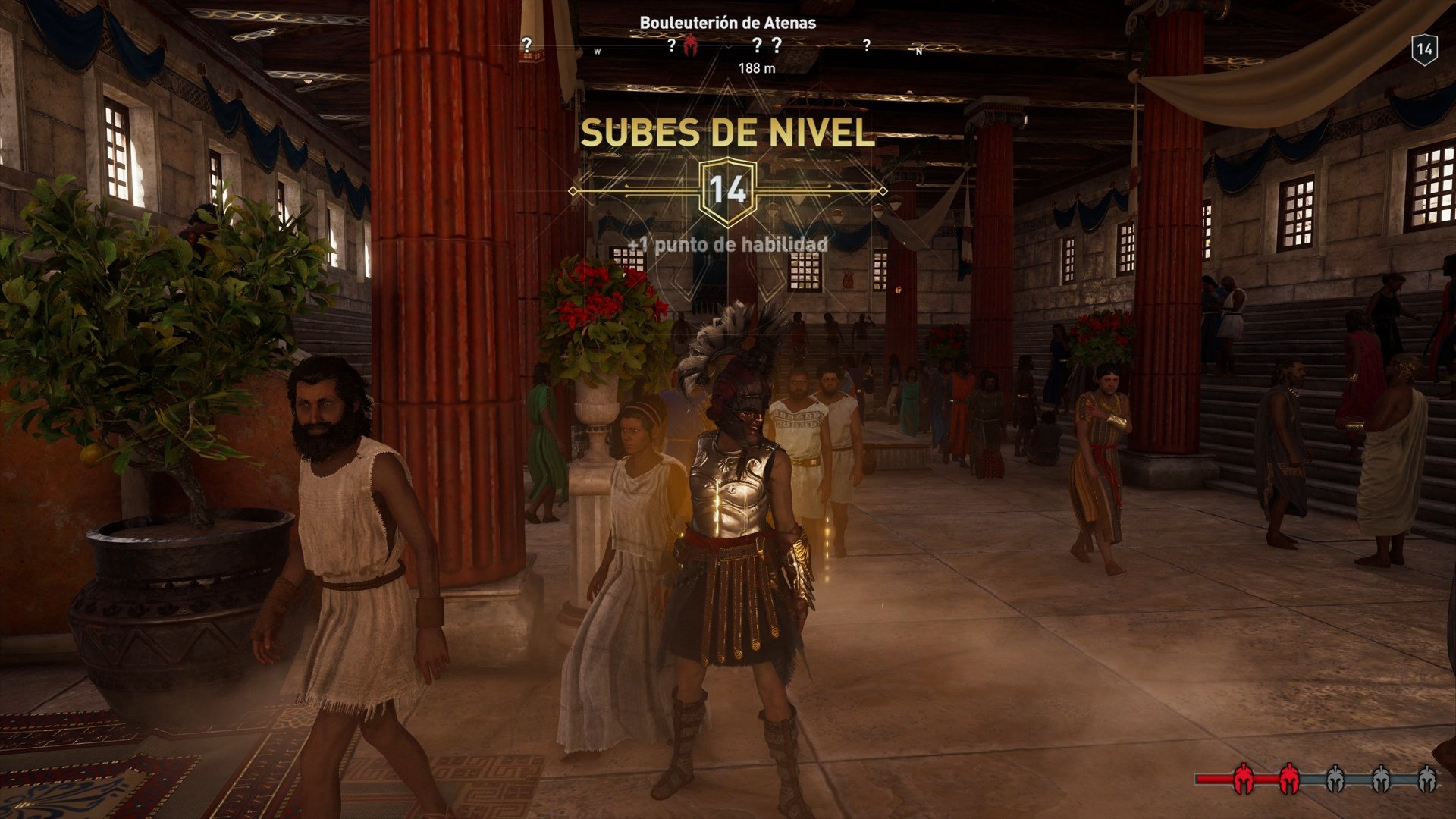
Task: Click the paired "?" markers right of compass center
Action: [766, 44]
